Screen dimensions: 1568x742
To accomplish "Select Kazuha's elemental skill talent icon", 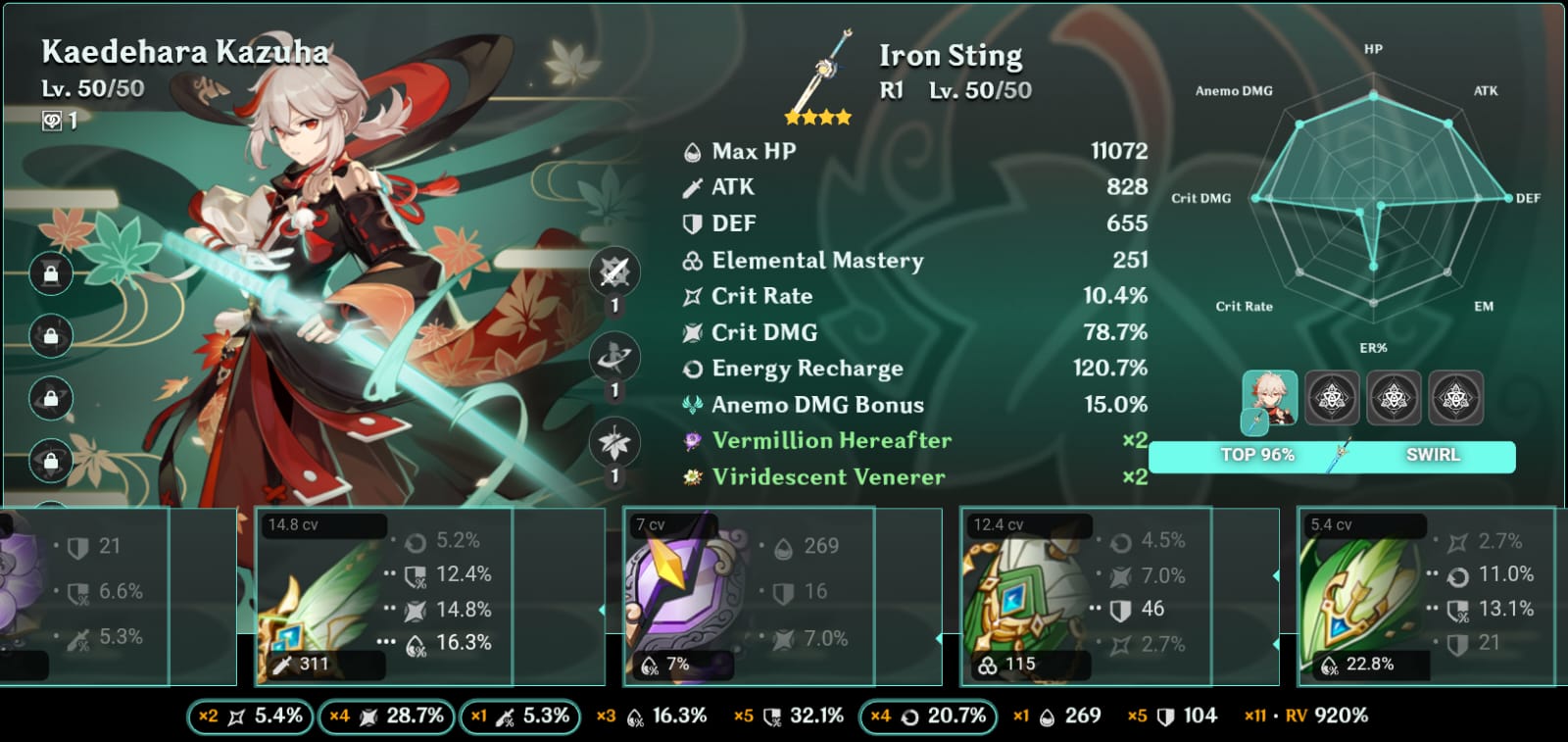I will click(x=614, y=358).
